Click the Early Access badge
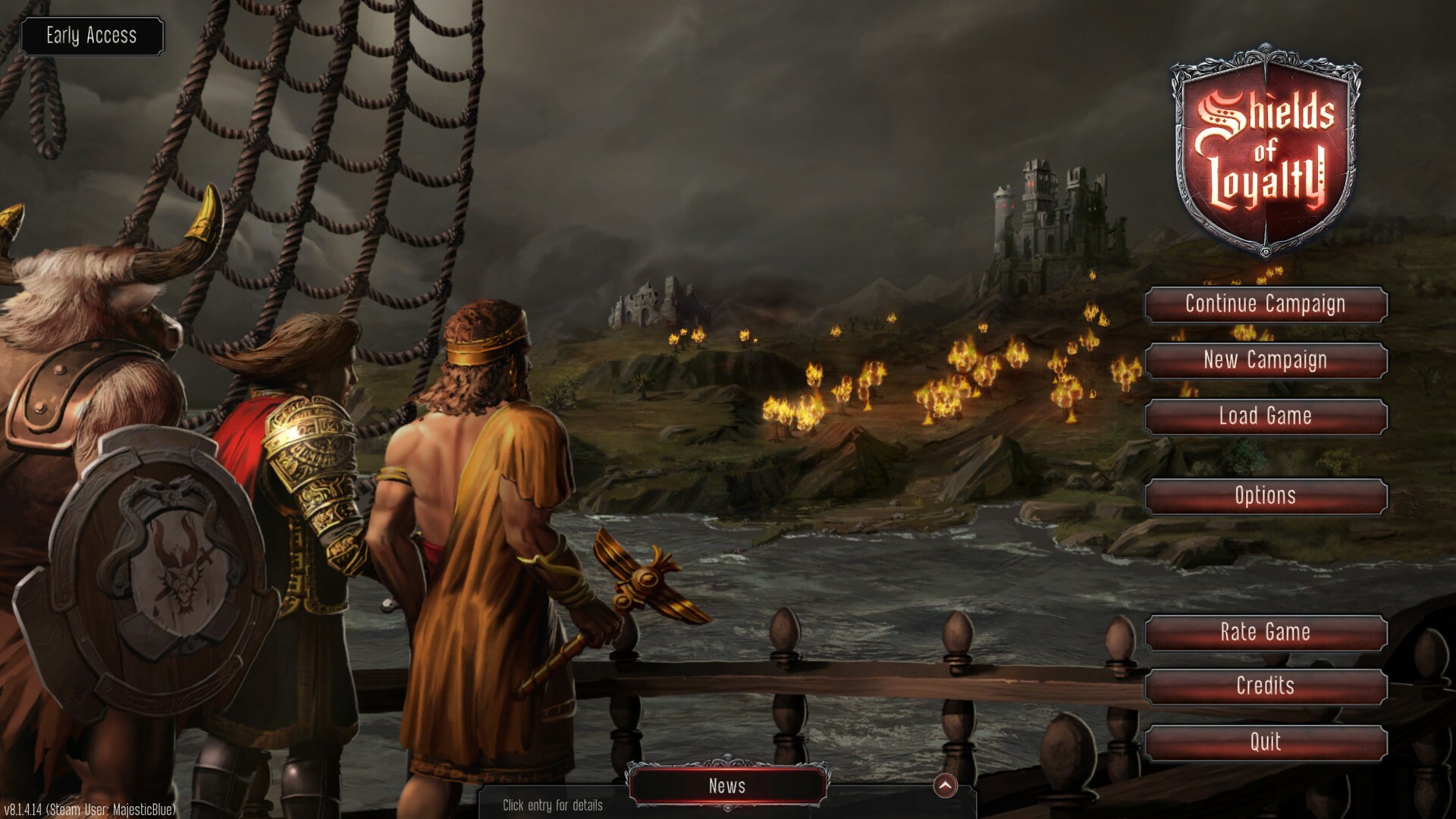1456x819 pixels. [x=92, y=36]
